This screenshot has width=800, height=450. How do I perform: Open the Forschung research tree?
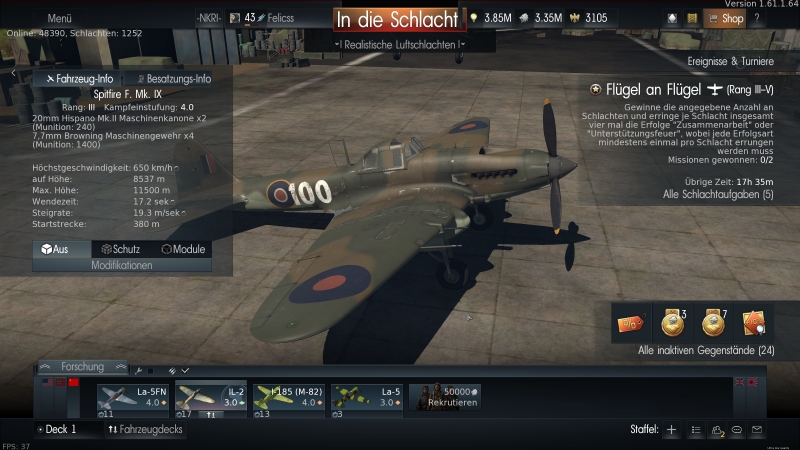(x=81, y=367)
